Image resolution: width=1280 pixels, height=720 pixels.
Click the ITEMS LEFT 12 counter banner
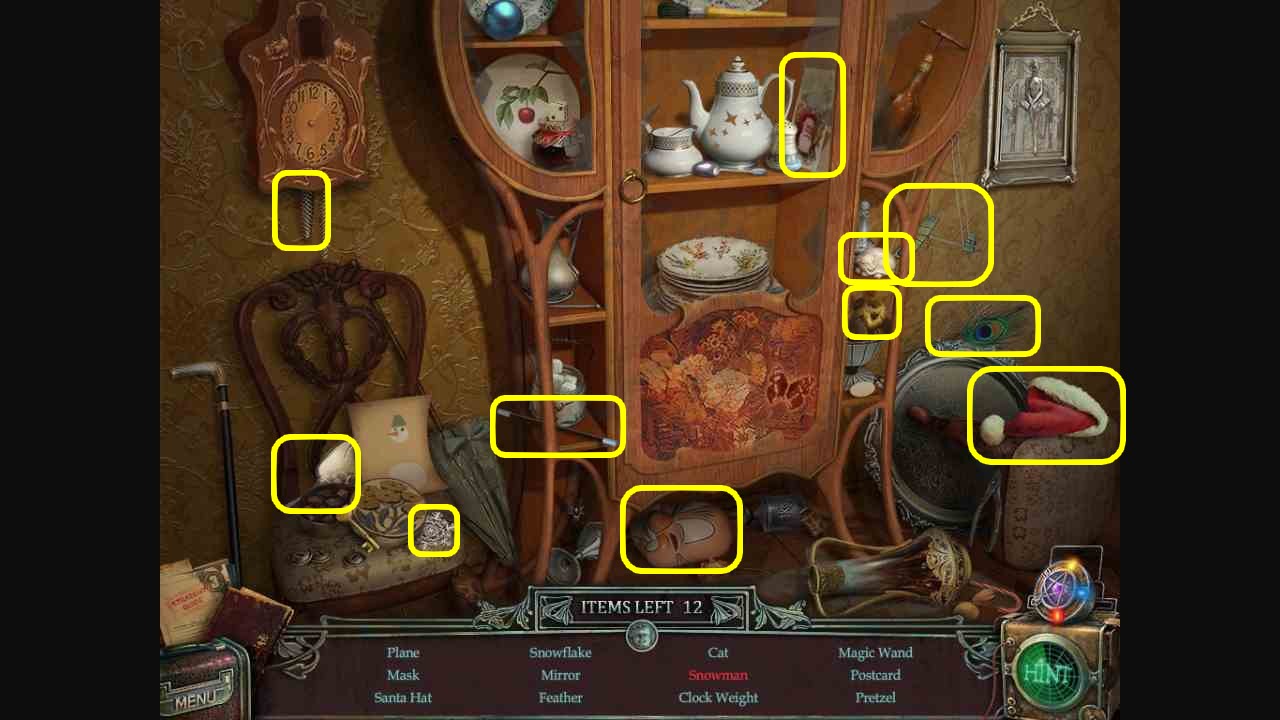[x=640, y=607]
